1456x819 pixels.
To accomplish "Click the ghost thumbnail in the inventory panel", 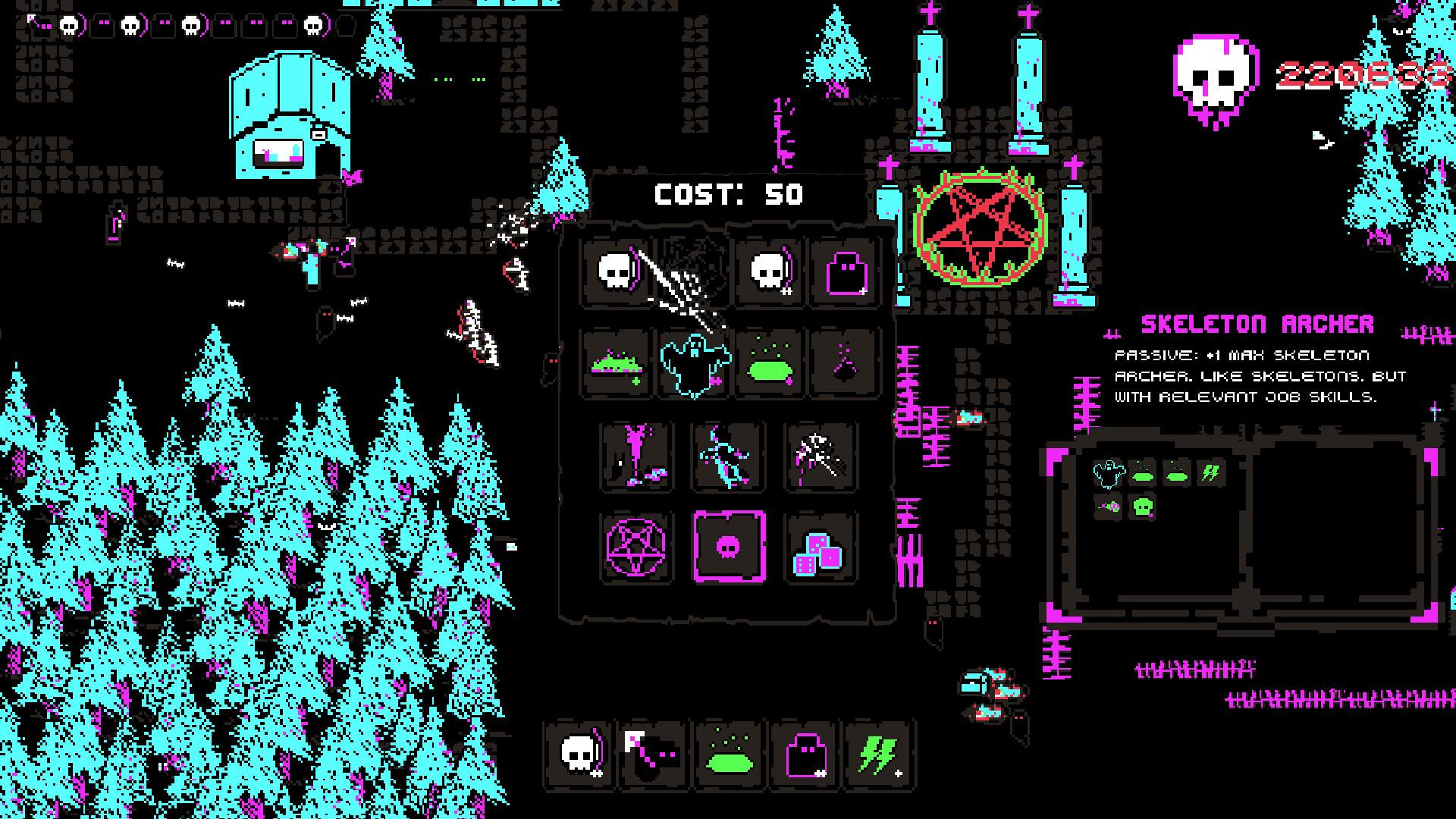I will 1107,474.
